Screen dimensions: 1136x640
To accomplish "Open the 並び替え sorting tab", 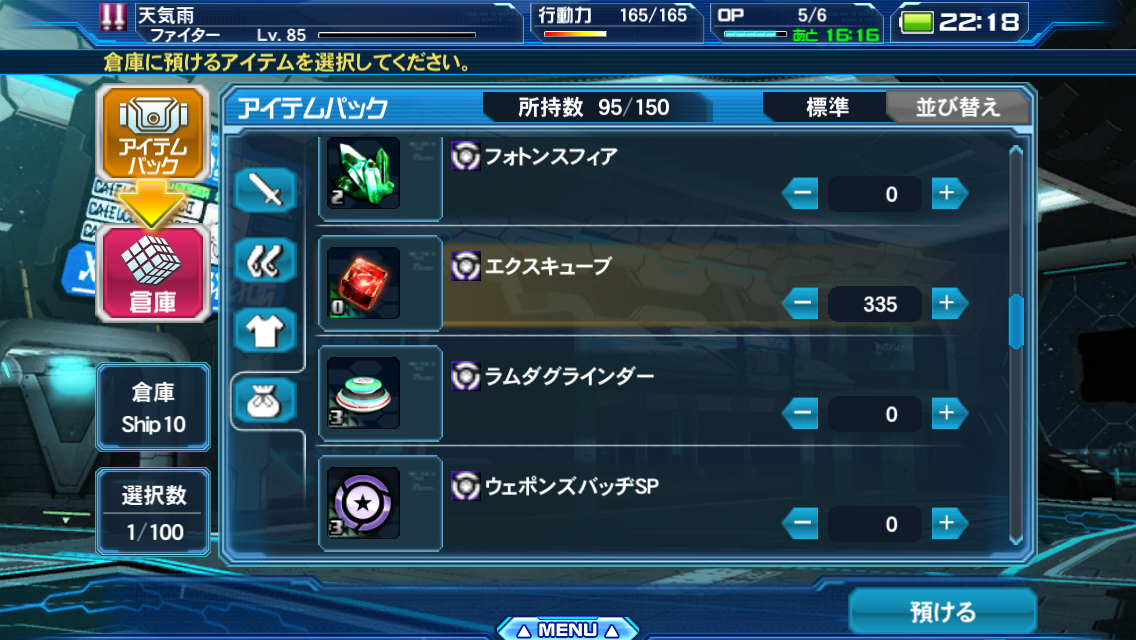I will click(957, 108).
